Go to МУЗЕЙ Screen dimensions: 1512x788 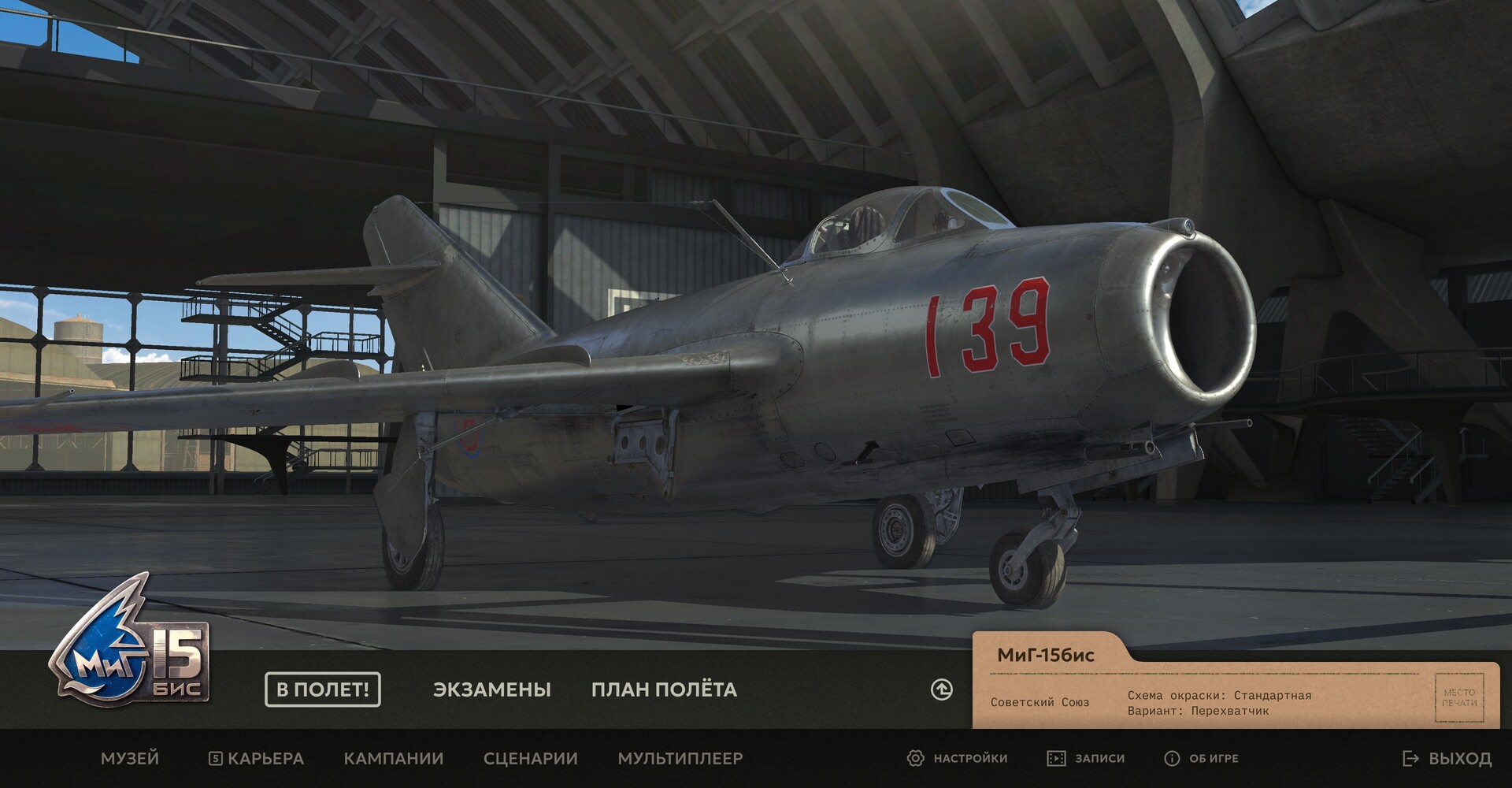130,758
